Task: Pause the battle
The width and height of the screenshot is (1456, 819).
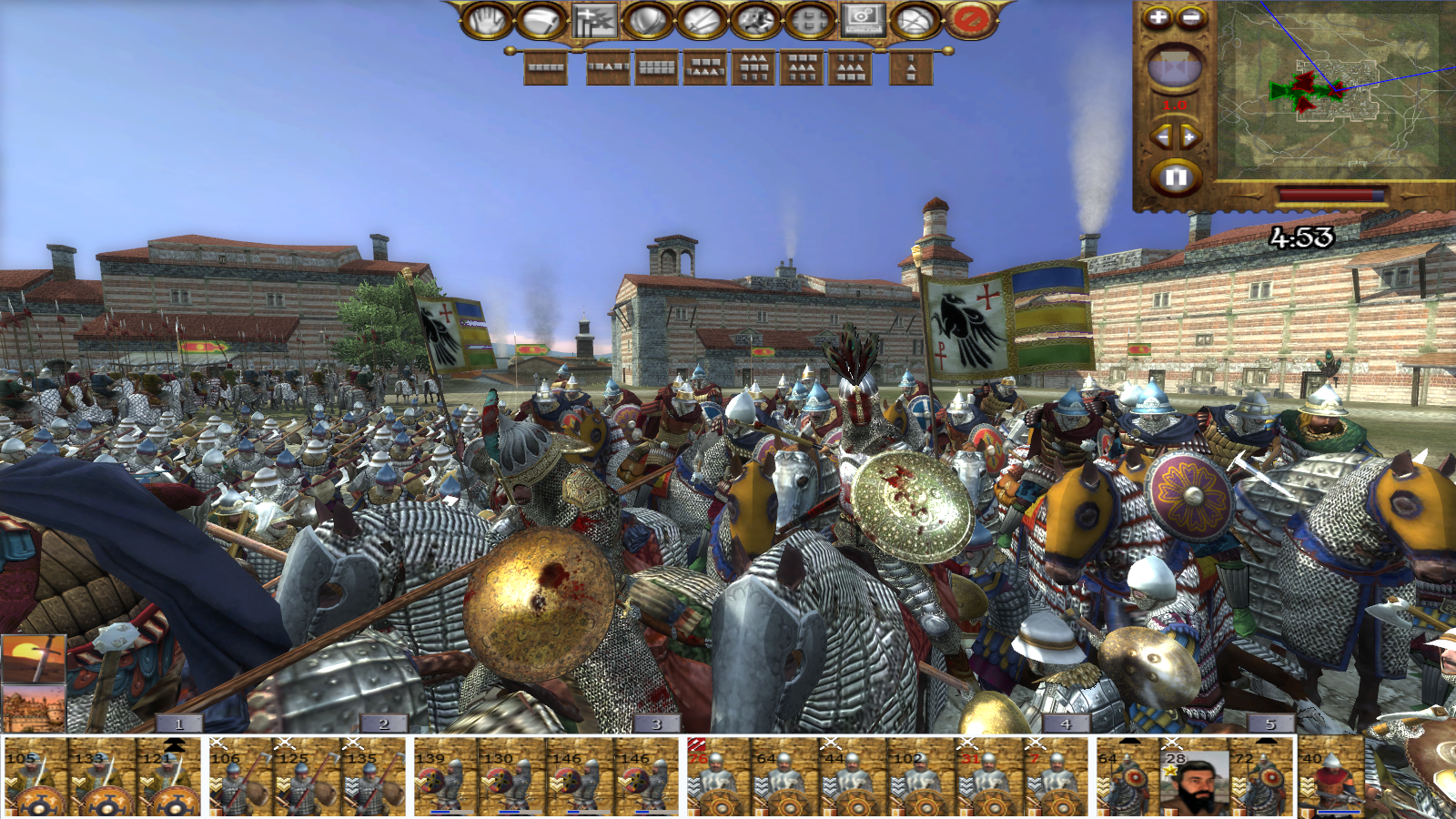Action: (x=1175, y=177)
